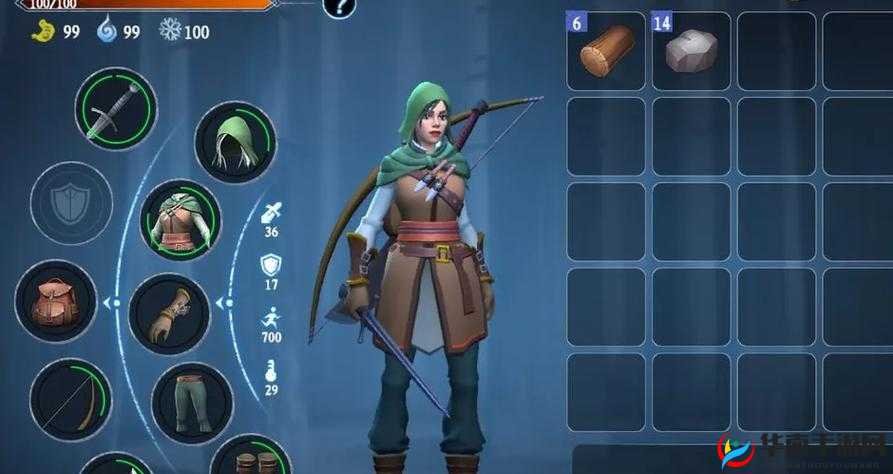
Task: Choose the bow weapon slot
Action: pos(71,399)
